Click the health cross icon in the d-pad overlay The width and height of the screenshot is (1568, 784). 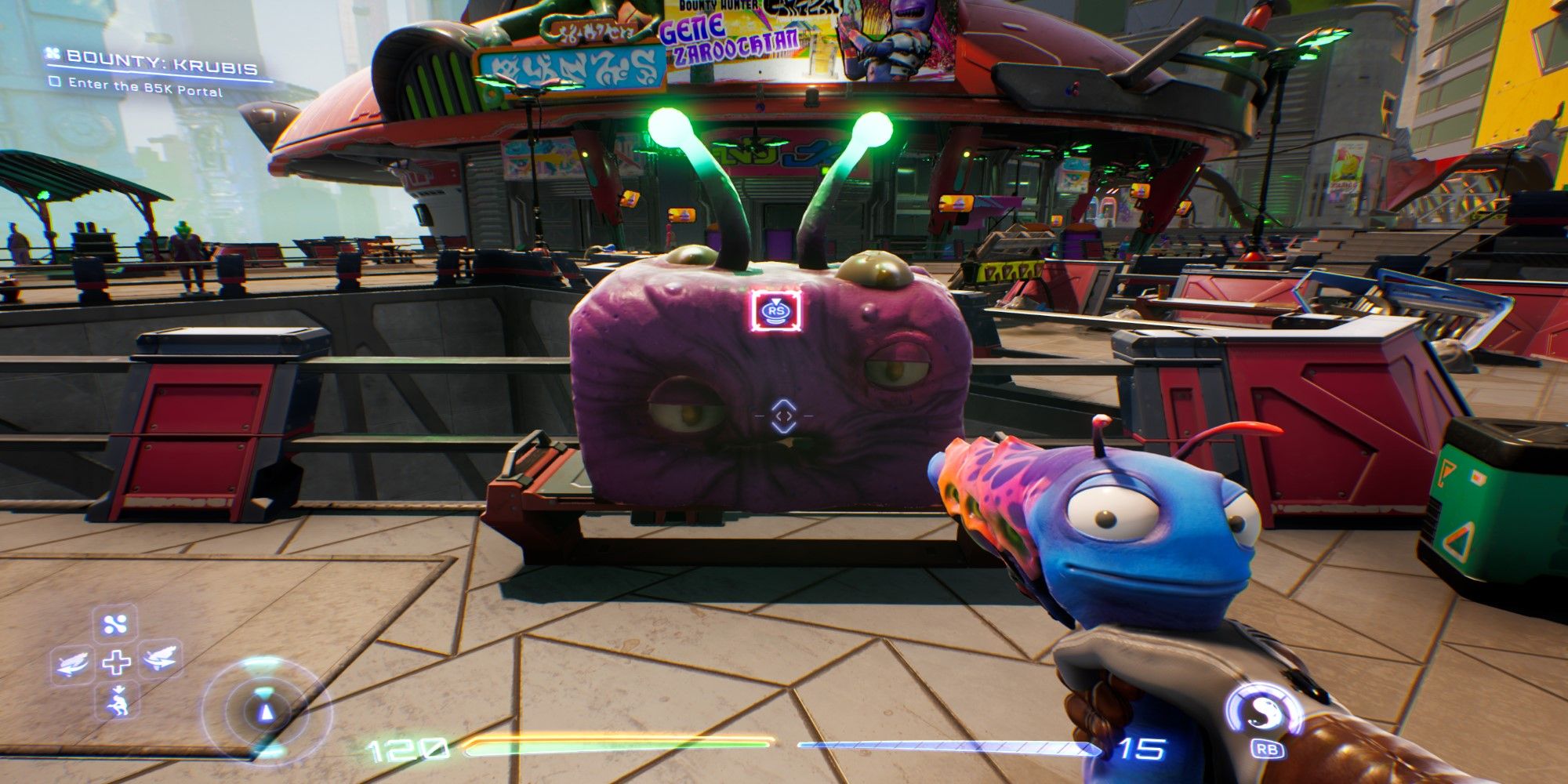[116, 662]
